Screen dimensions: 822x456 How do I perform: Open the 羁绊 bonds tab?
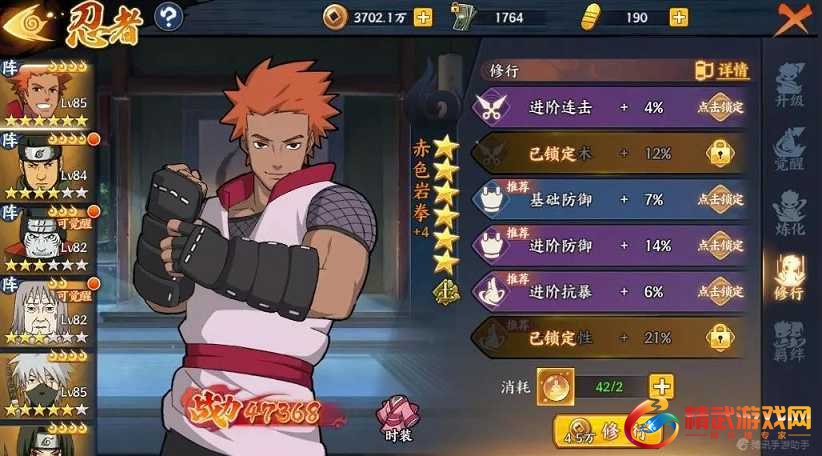click(x=791, y=340)
